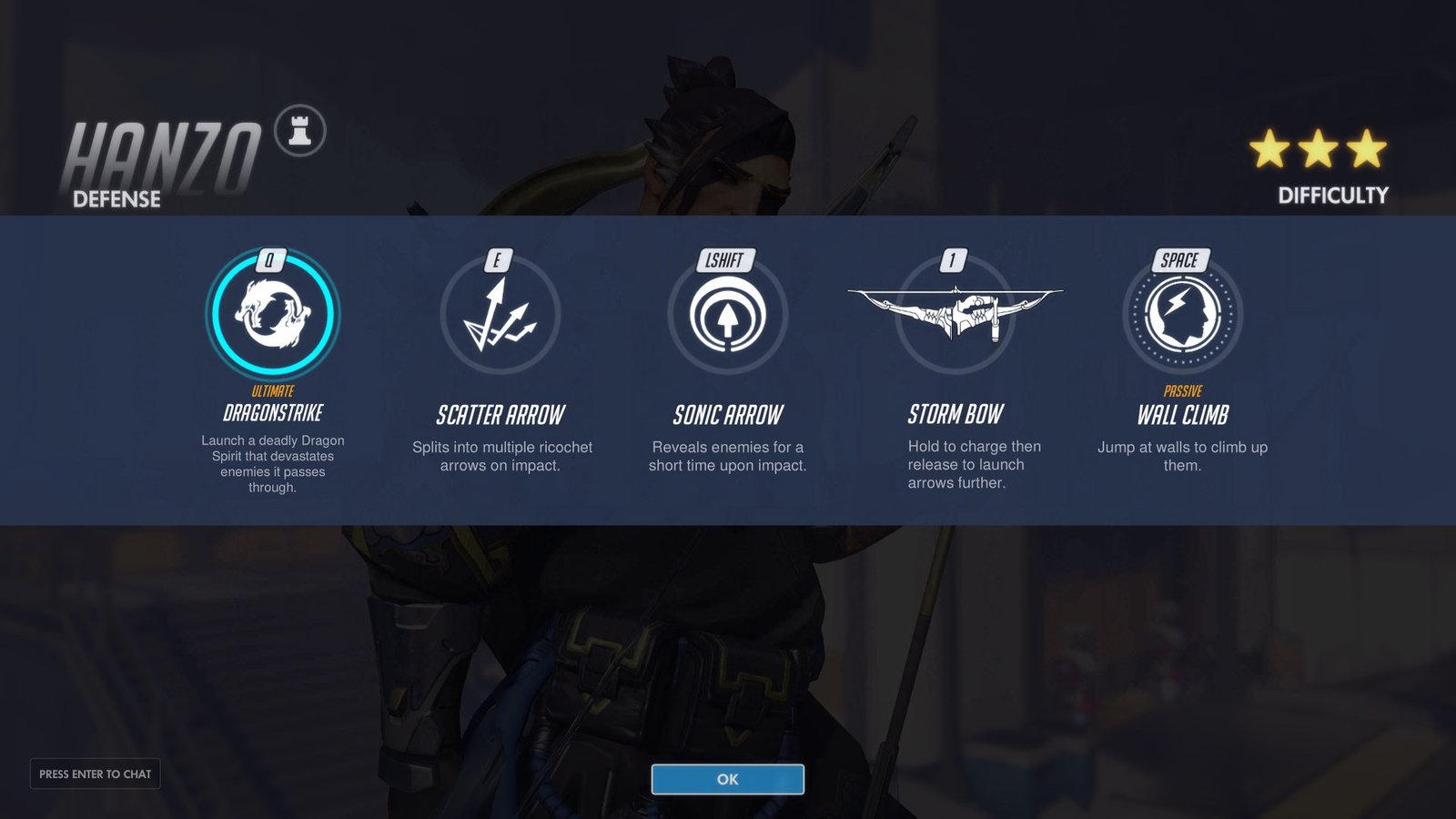1456x819 pixels.
Task: Pick the Wall Climb passive icon
Action: pos(1182,314)
